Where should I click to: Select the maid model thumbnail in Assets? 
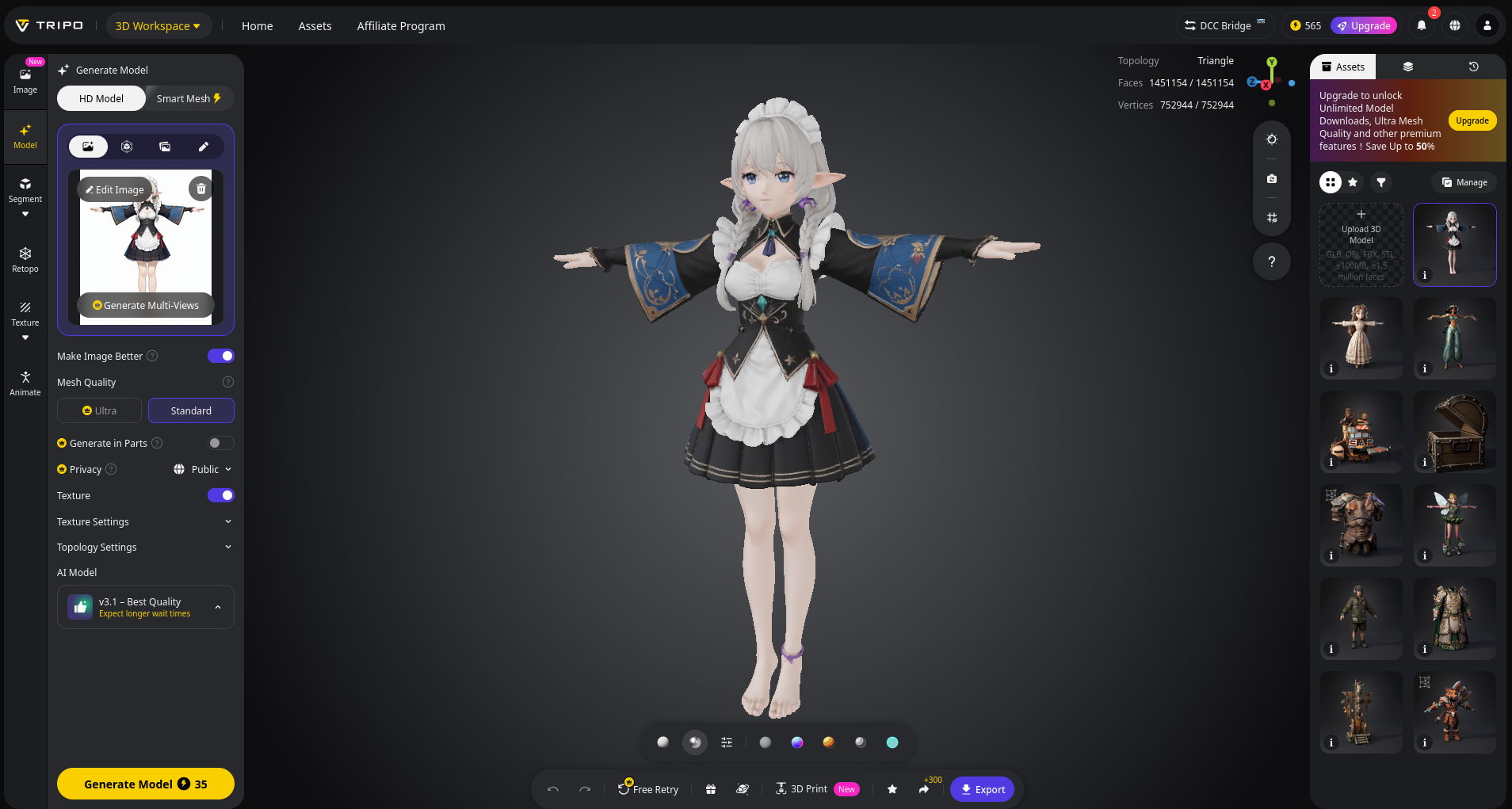(x=1453, y=242)
